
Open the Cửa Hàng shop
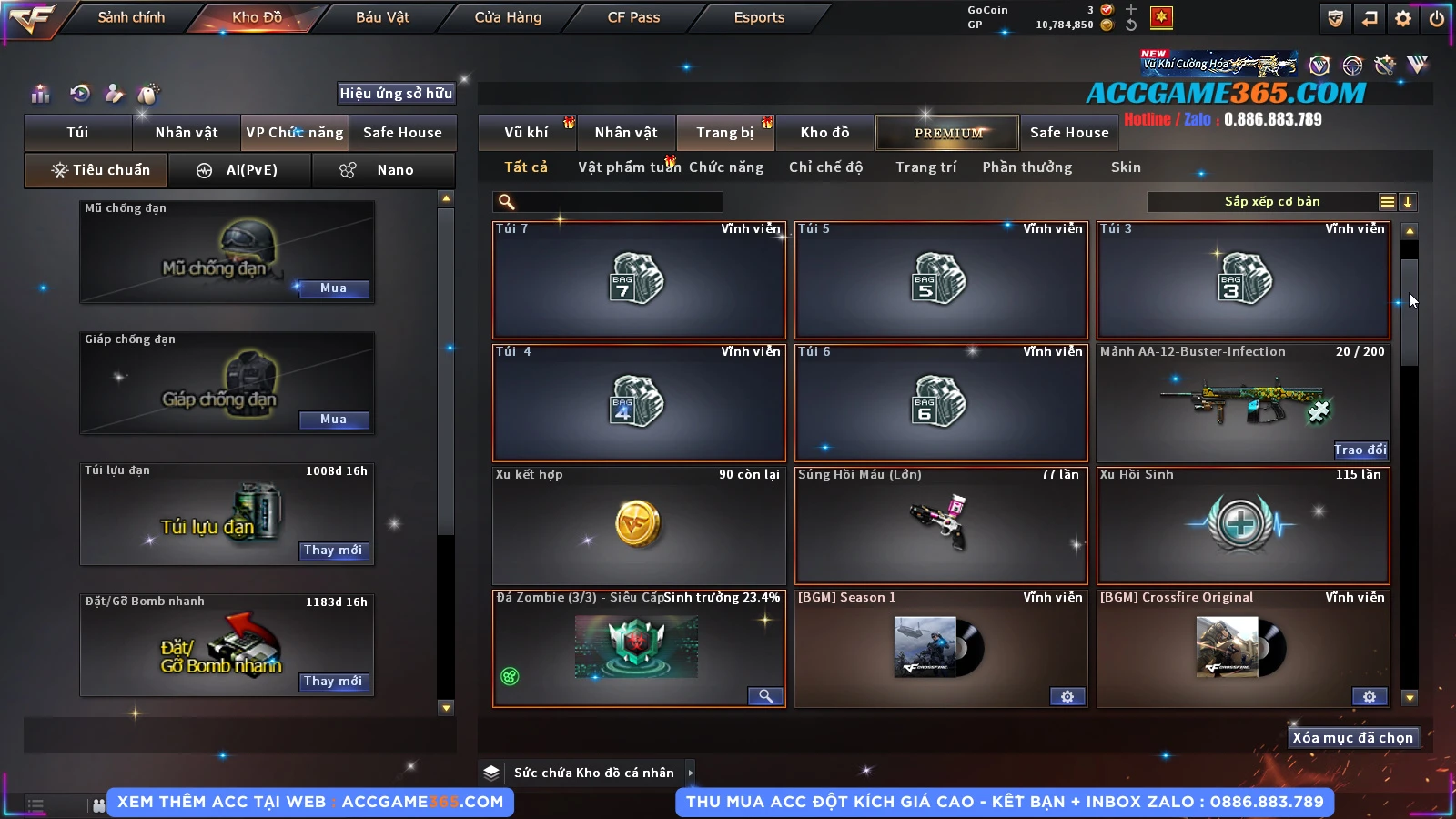coord(508,17)
